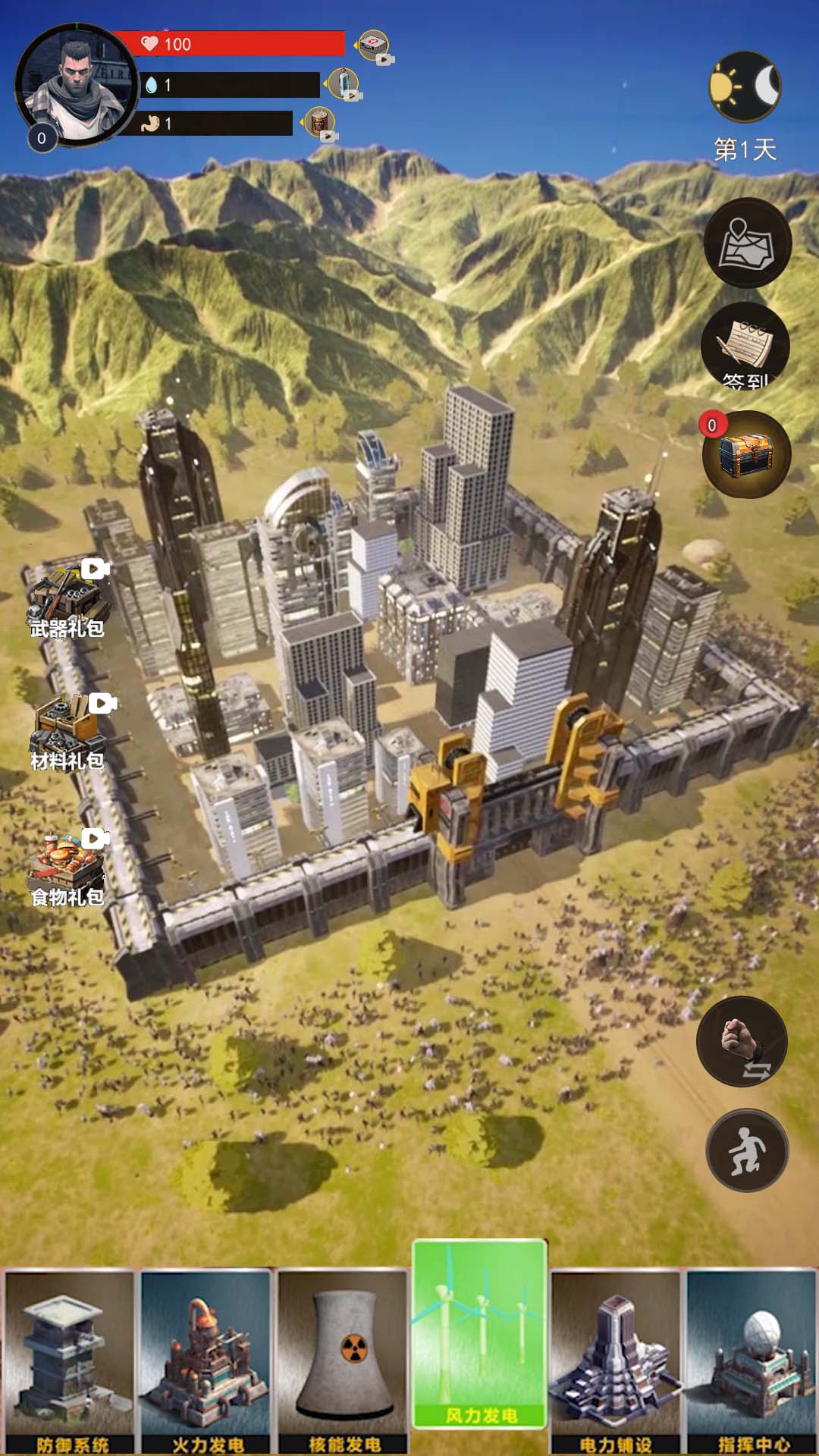Screen dimensions: 819x1456
Task: Activate the crouching figure action button
Action: tap(747, 1150)
